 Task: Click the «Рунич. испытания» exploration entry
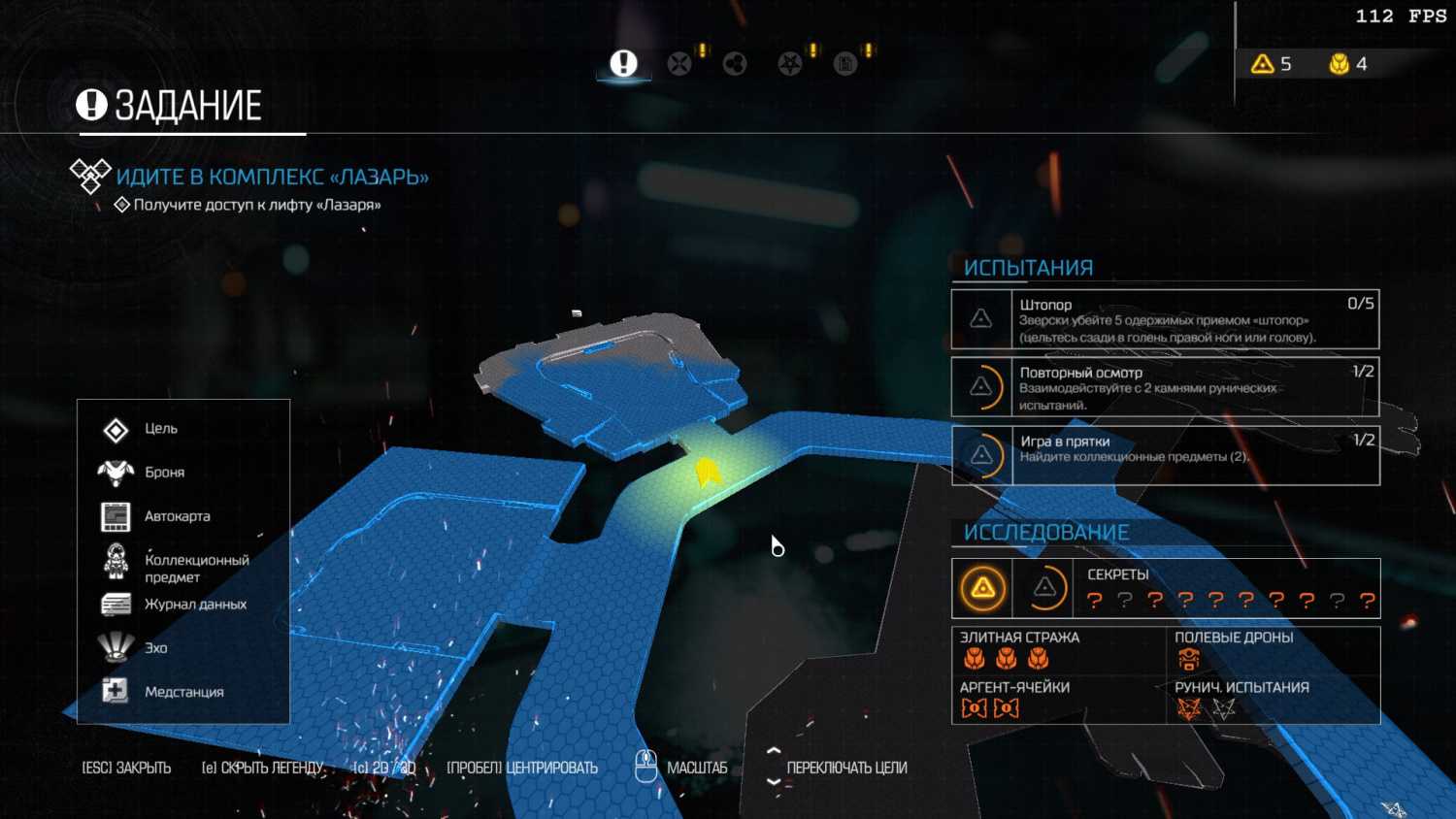point(1272,700)
